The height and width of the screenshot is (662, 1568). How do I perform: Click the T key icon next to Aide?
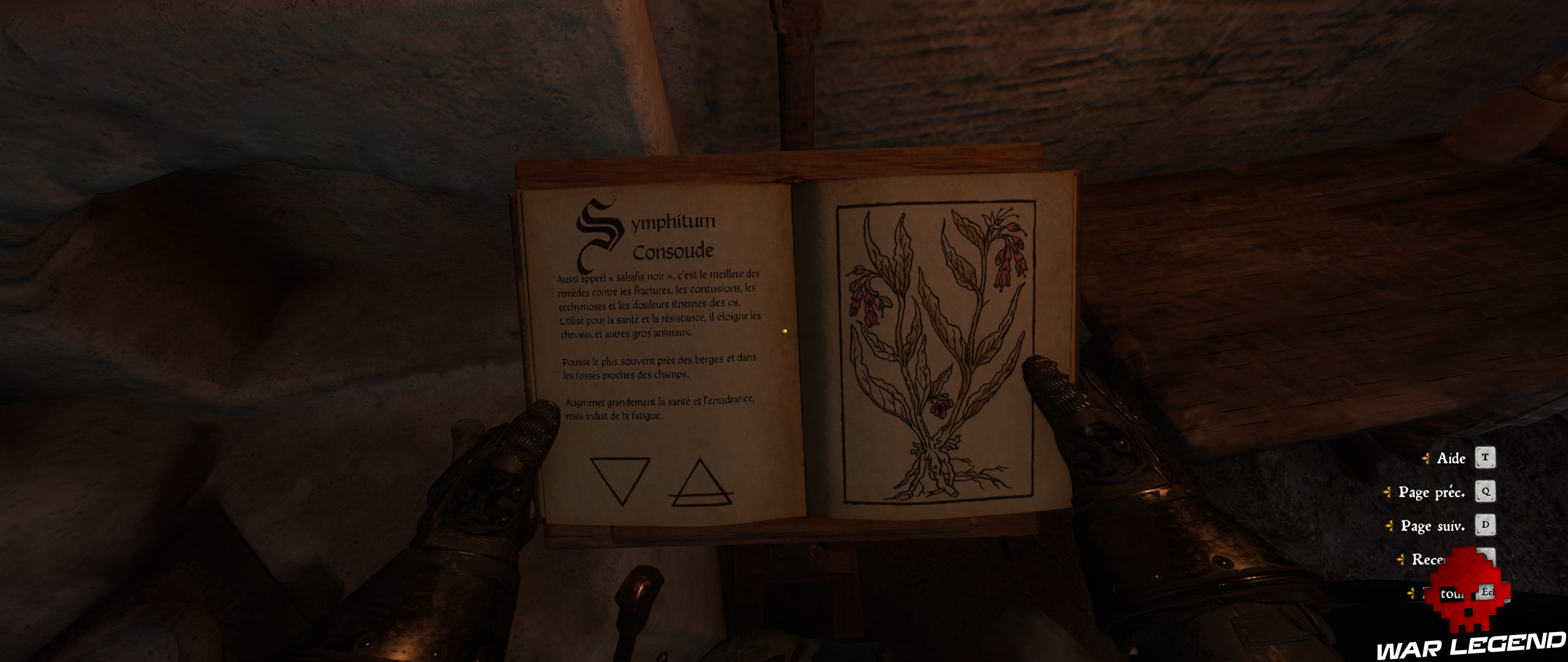[x=1486, y=458]
